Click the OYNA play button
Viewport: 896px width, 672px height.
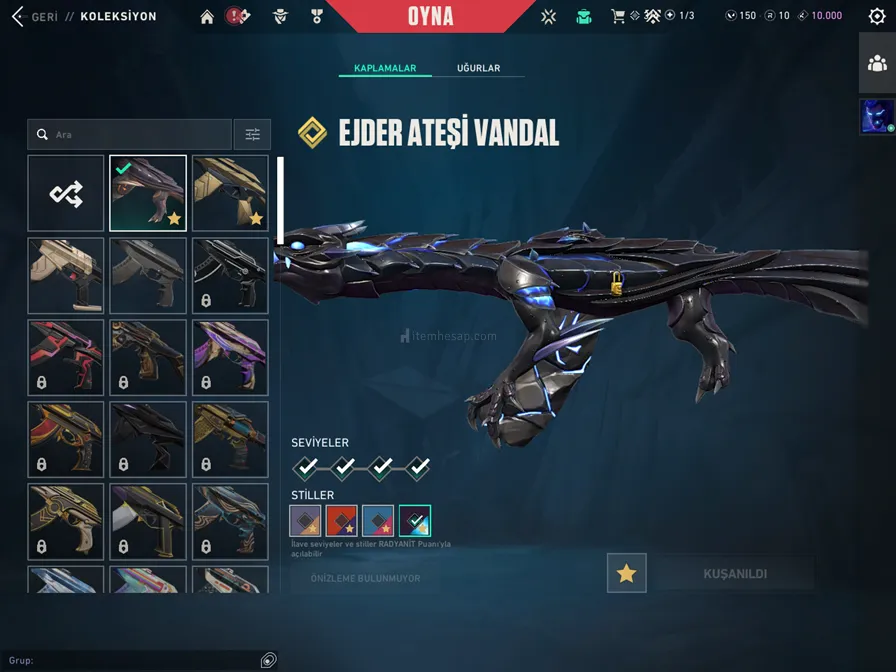click(x=431, y=16)
